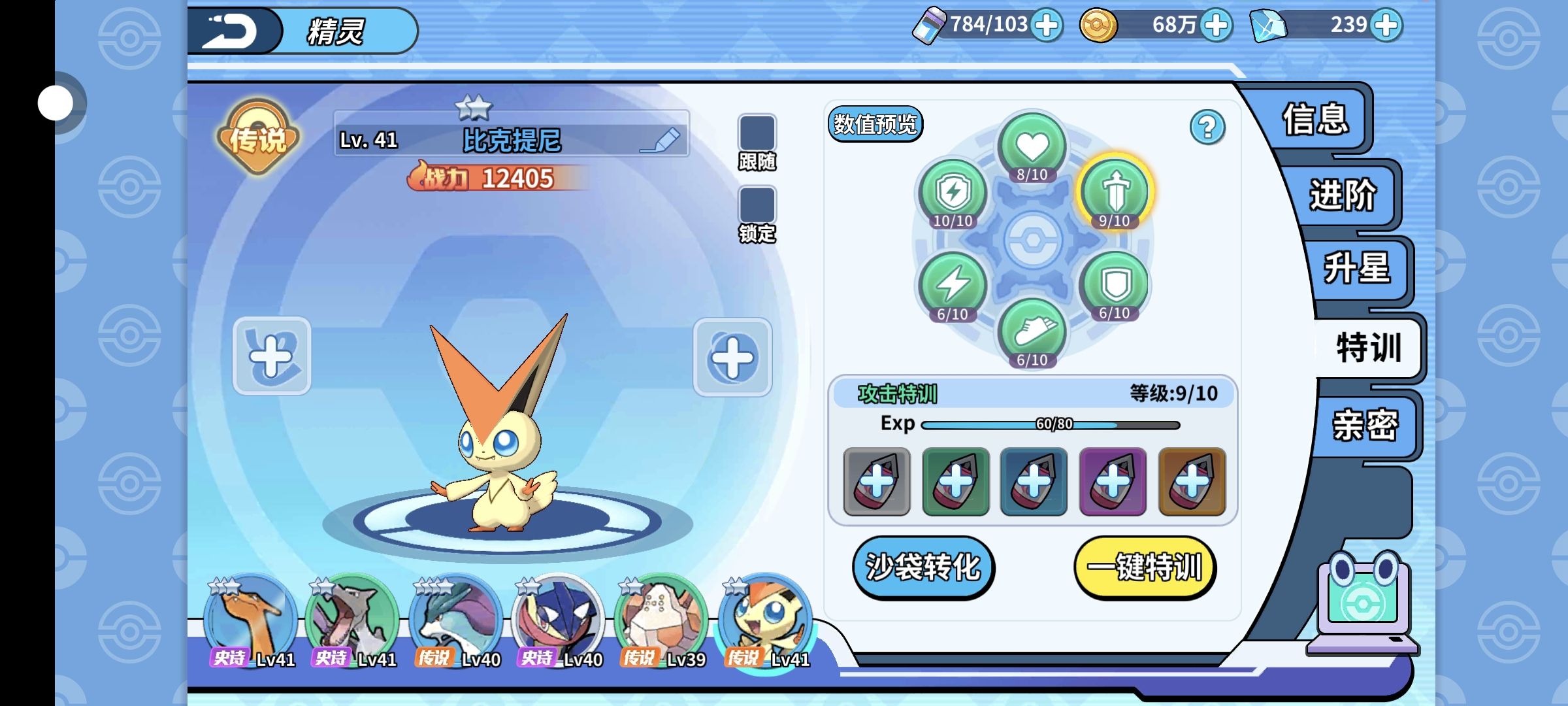Select the 亲密 intimacy tab

[x=1365, y=426]
